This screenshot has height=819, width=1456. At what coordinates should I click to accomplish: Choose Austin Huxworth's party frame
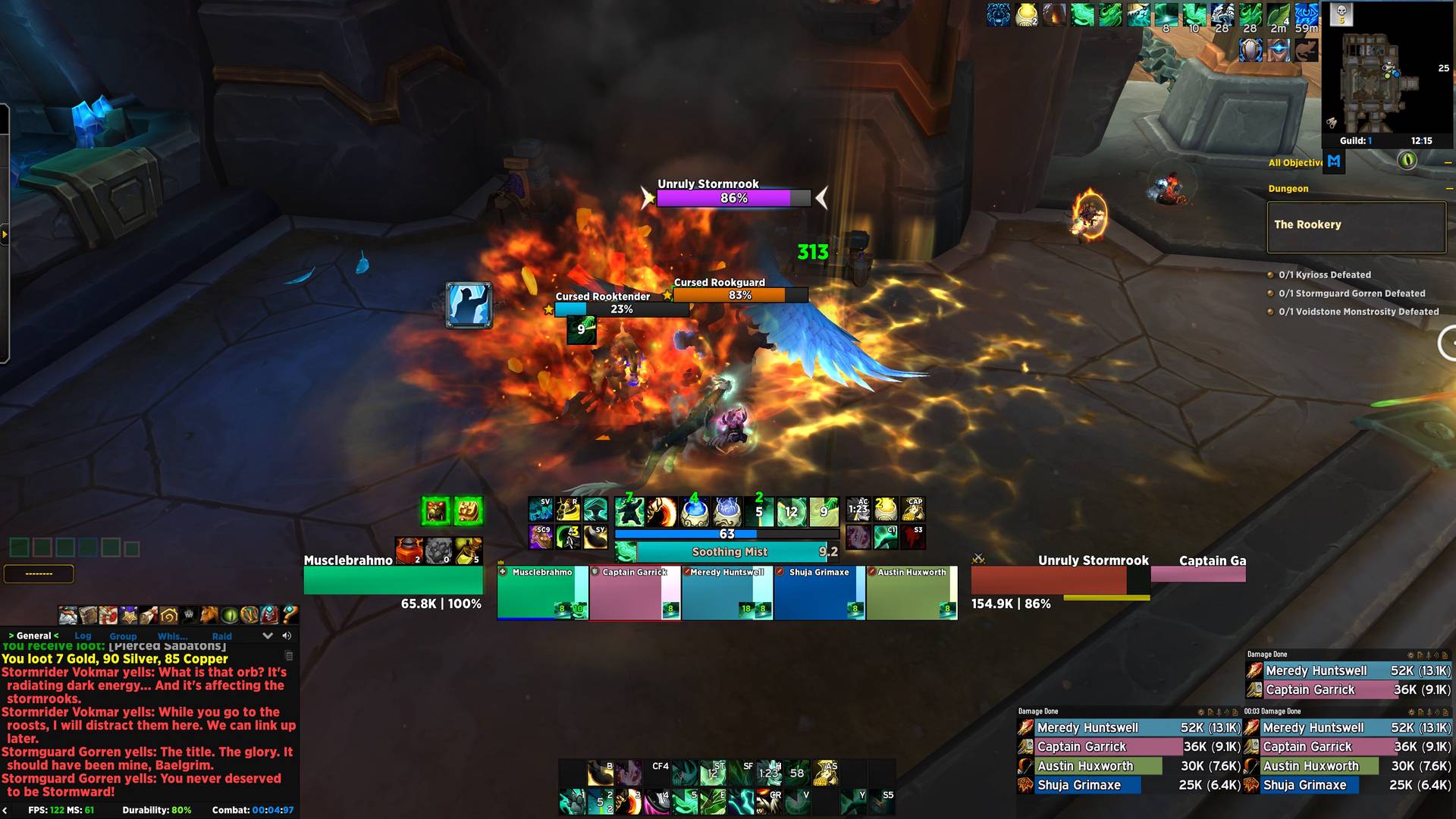click(912, 593)
